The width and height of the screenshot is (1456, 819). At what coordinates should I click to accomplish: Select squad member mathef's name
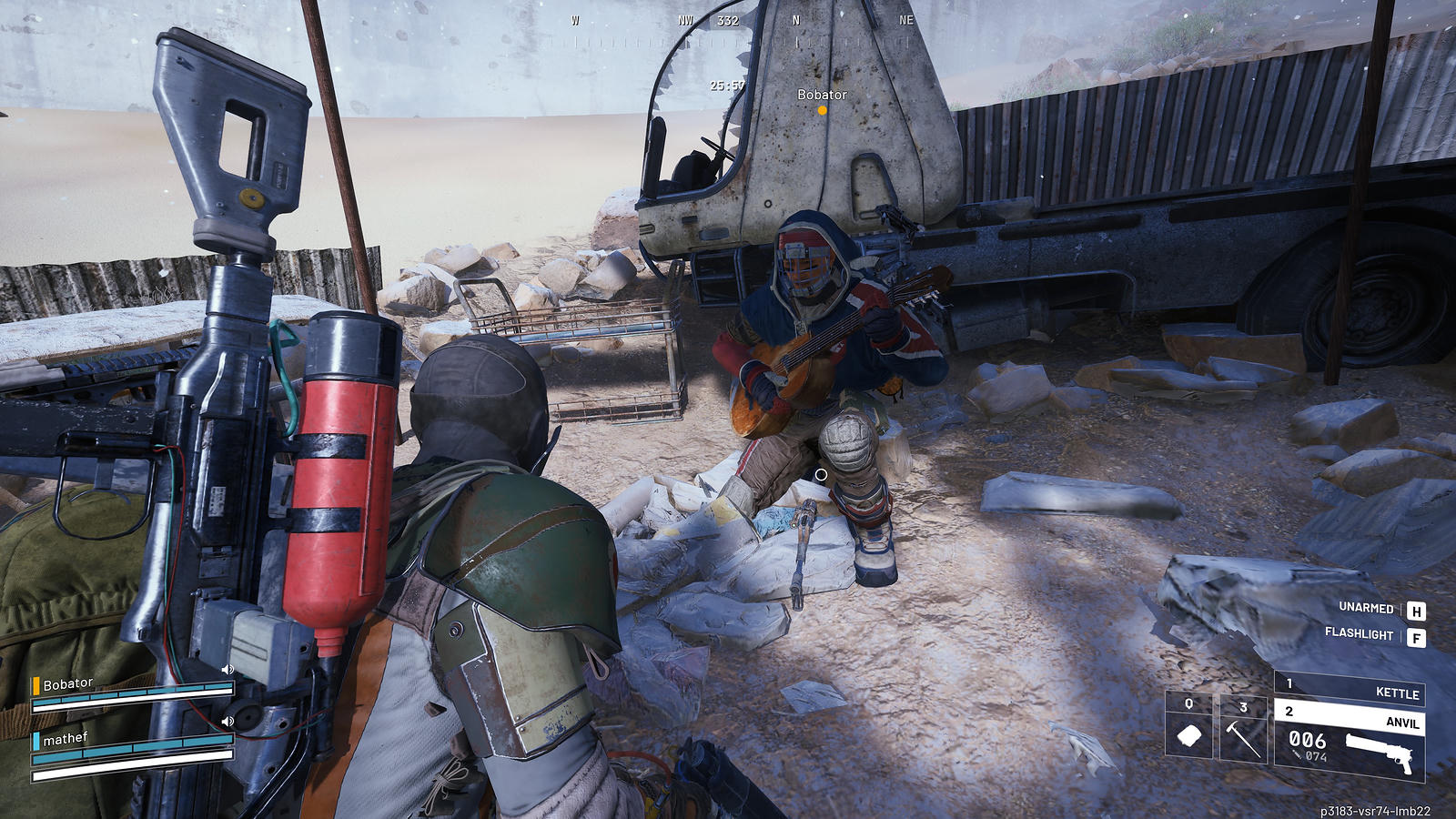tap(65, 739)
